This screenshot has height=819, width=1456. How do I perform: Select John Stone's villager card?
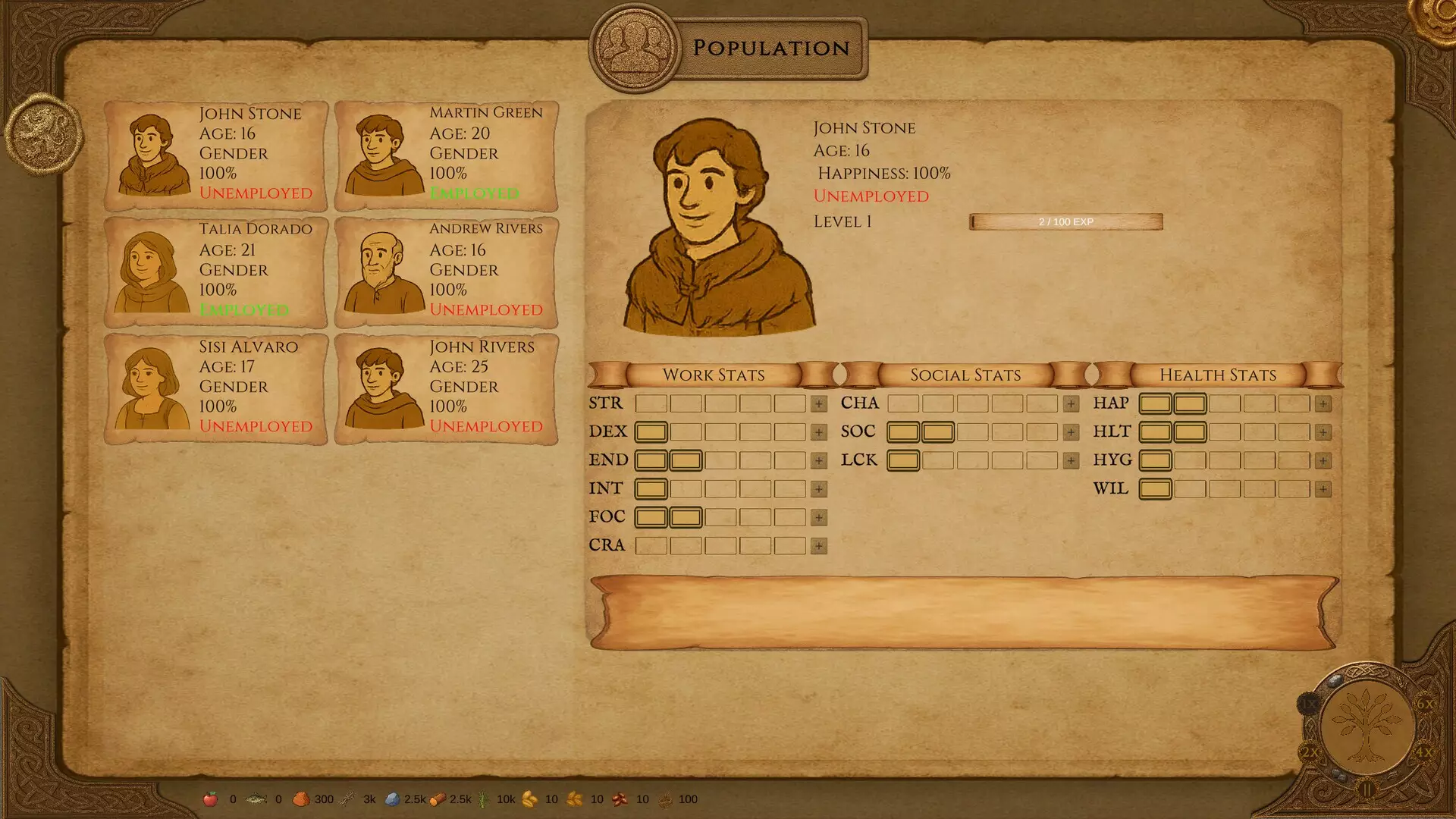point(216,155)
